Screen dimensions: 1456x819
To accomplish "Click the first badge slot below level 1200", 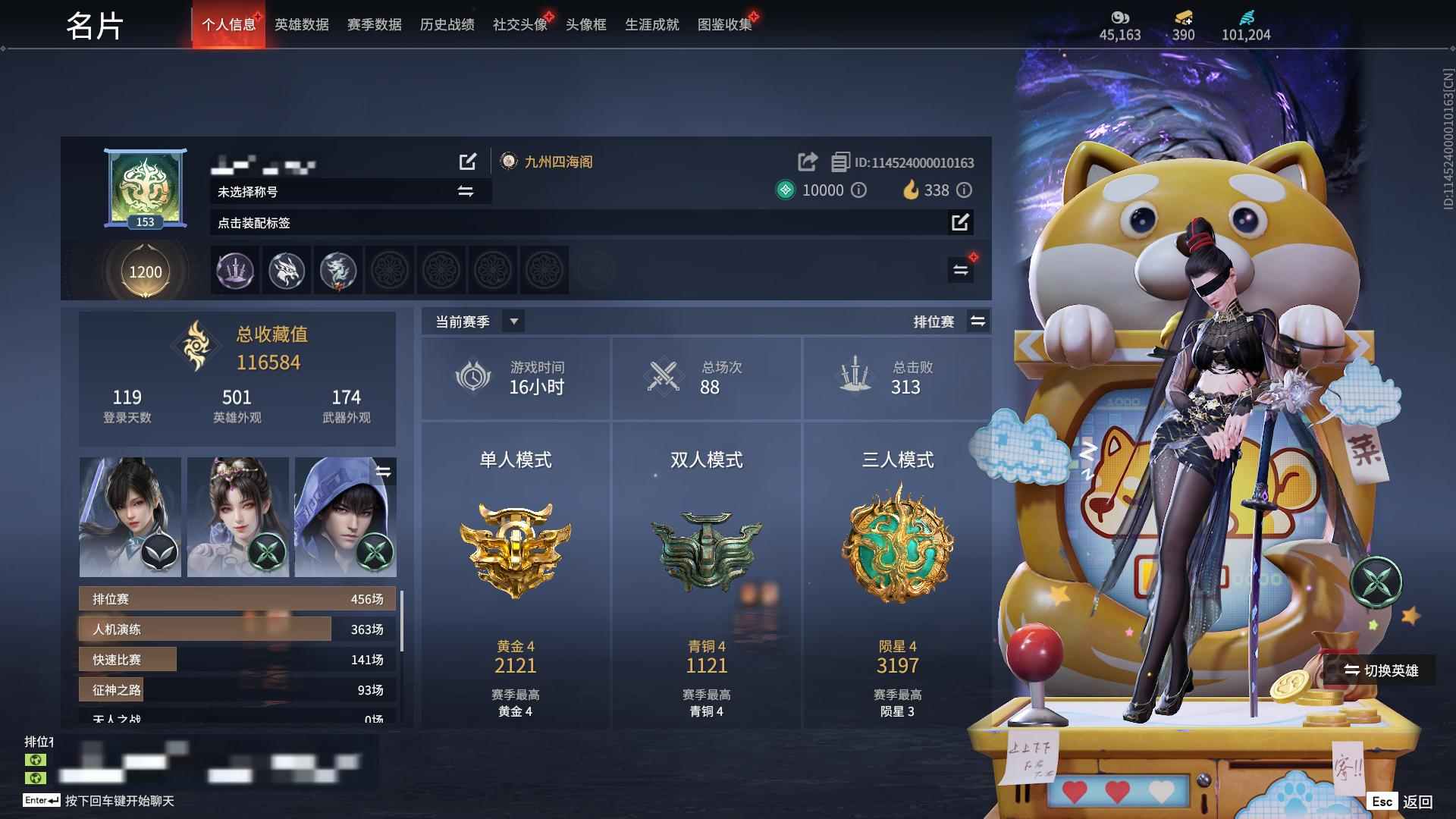I will pos(234,271).
